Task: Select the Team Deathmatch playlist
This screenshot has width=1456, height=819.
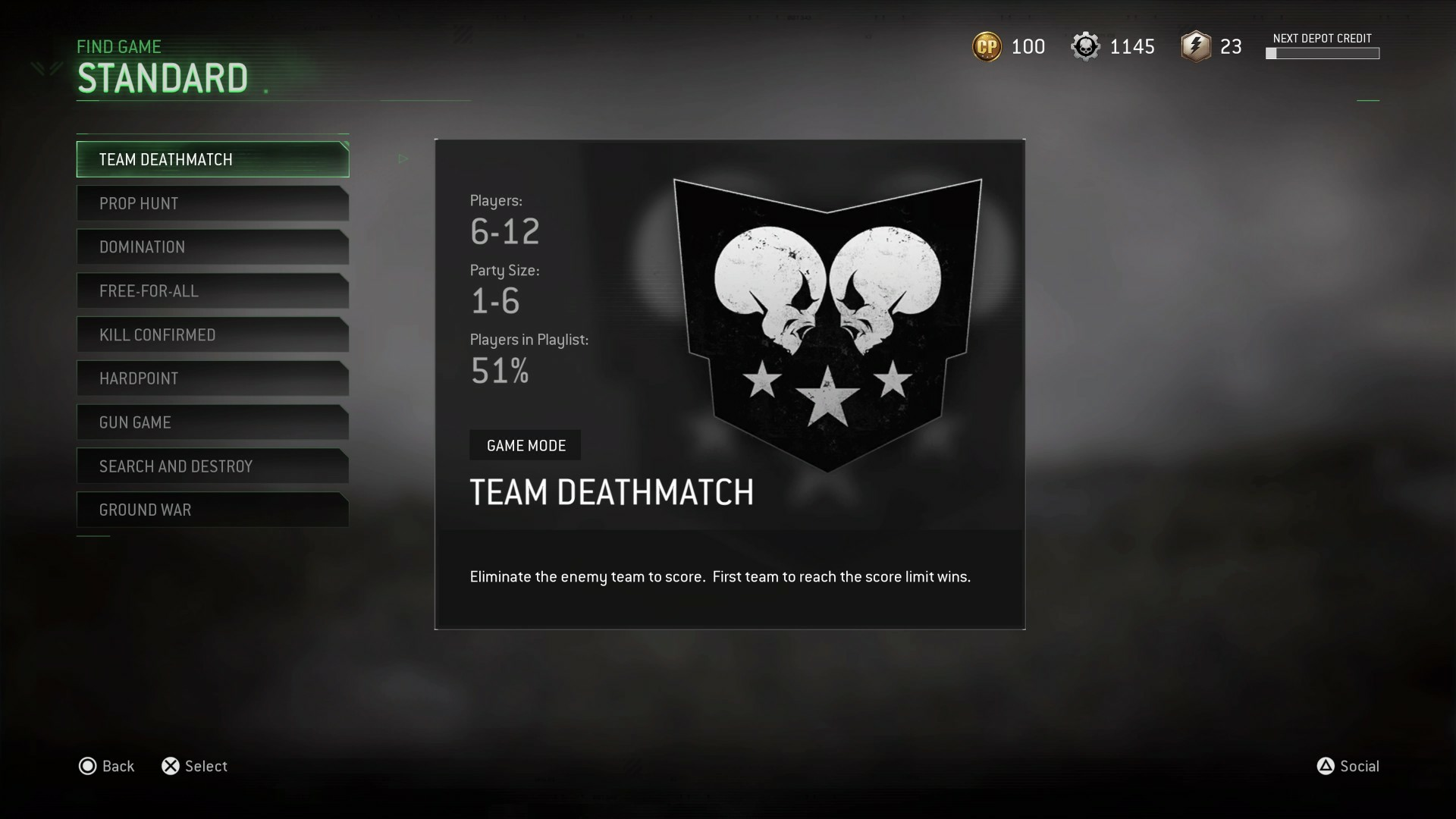Action: [x=212, y=159]
